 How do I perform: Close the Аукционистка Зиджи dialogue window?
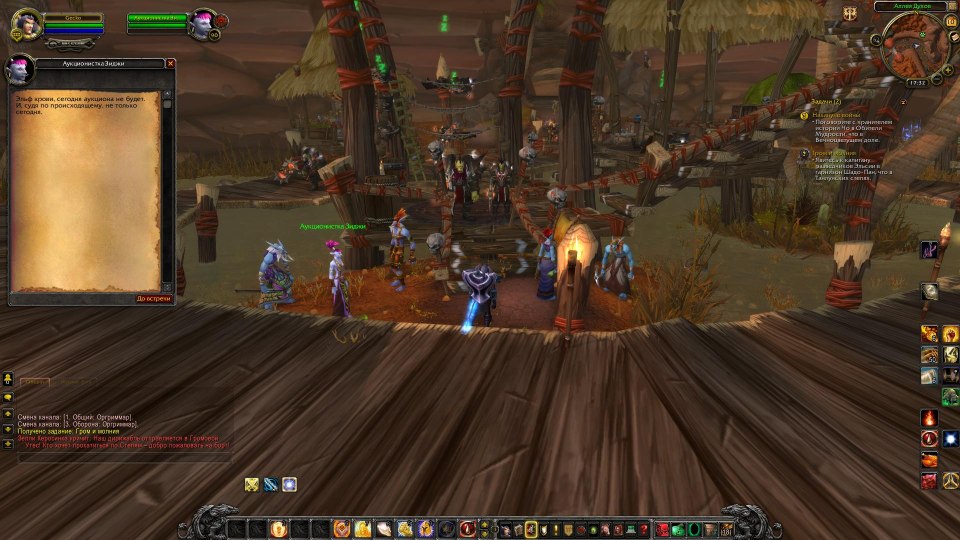click(170, 63)
